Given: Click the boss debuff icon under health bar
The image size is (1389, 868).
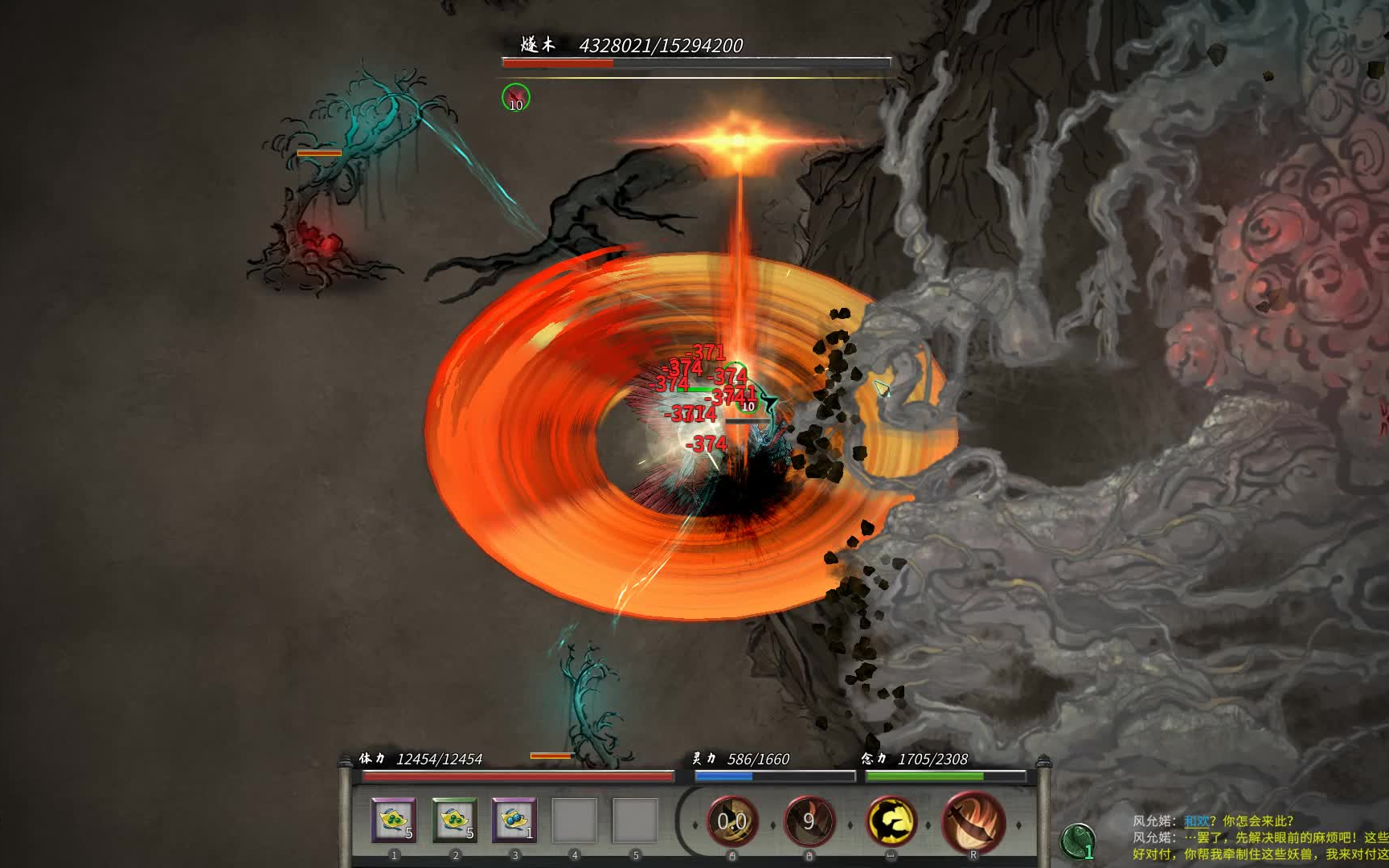Looking at the screenshot, I should pyautogui.click(x=516, y=98).
